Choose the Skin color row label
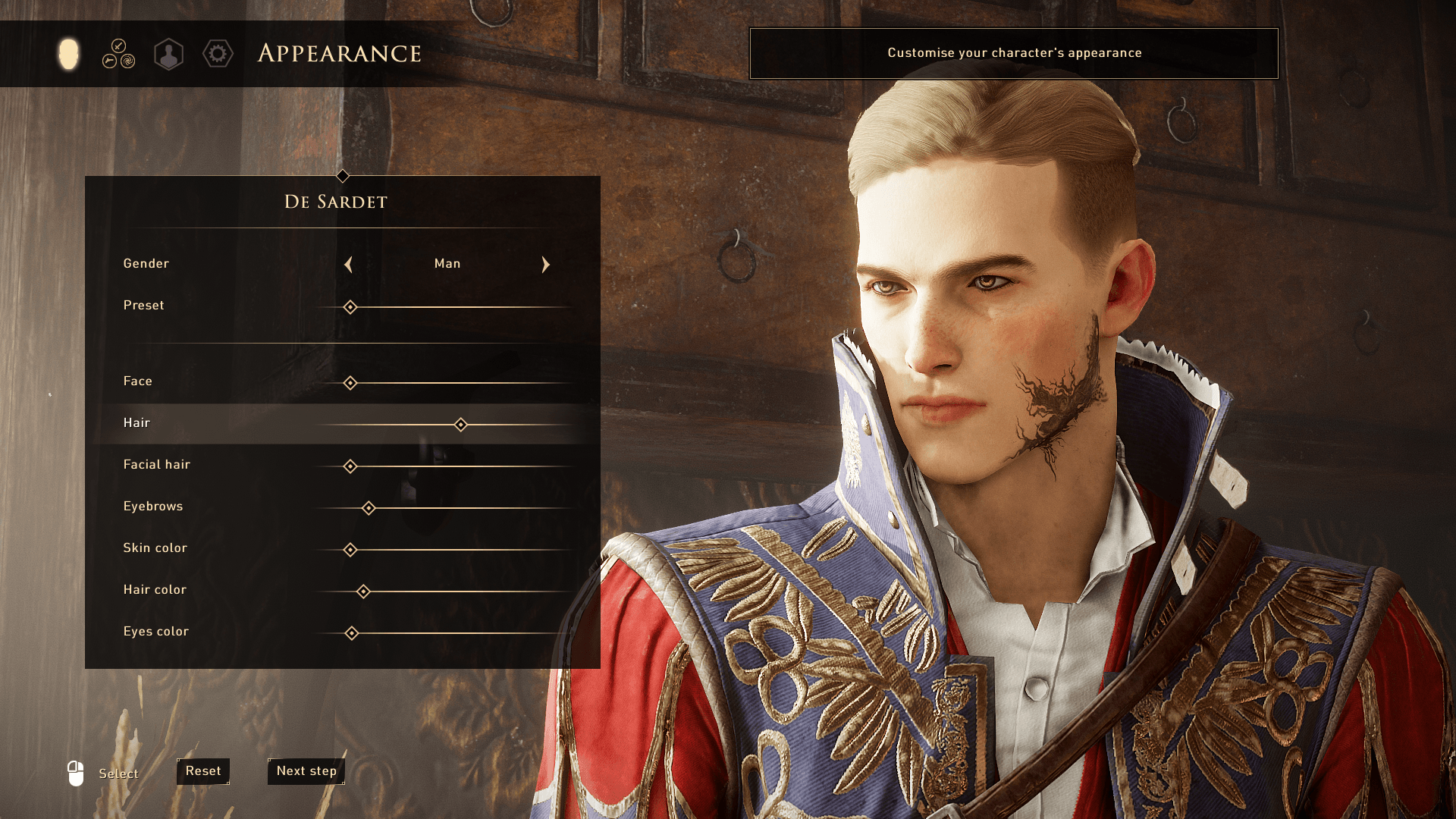 coord(155,548)
